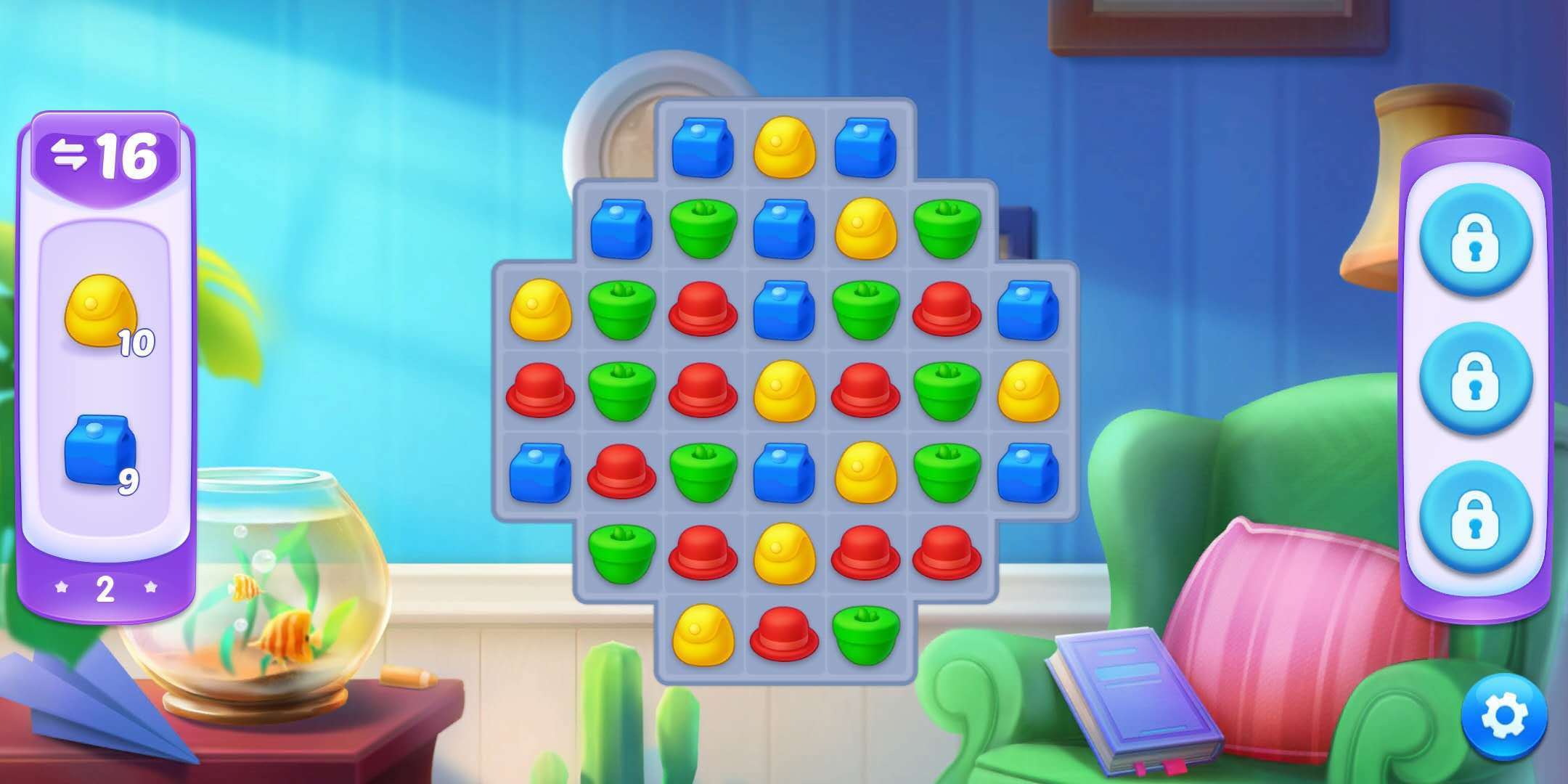Choose the yellow tile in the fifth row
Viewport: 1568px width, 784px height.
(x=865, y=473)
